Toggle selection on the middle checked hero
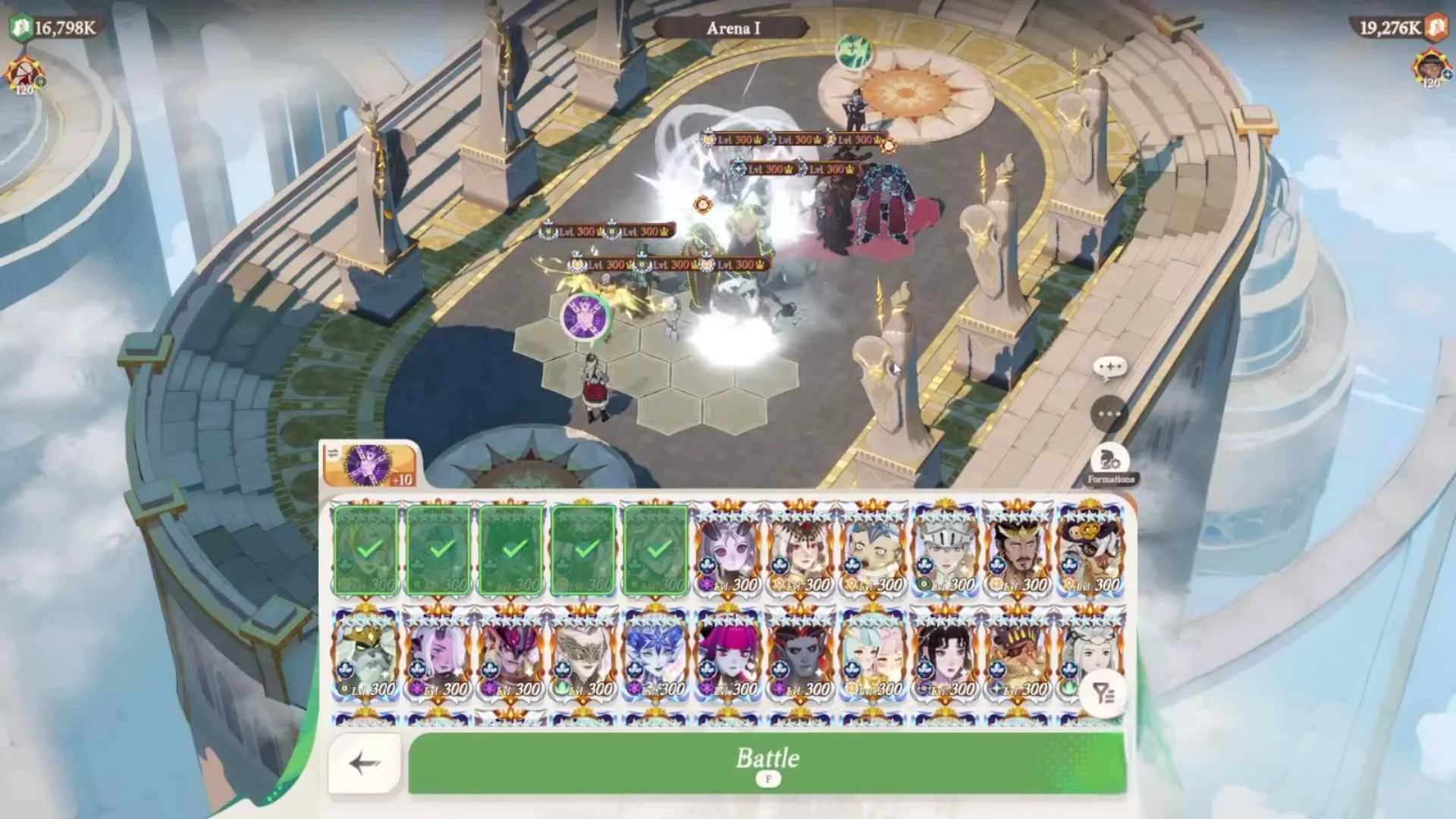Image resolution: width=1456 pixels, height=819 pixels. pos(511,548)
